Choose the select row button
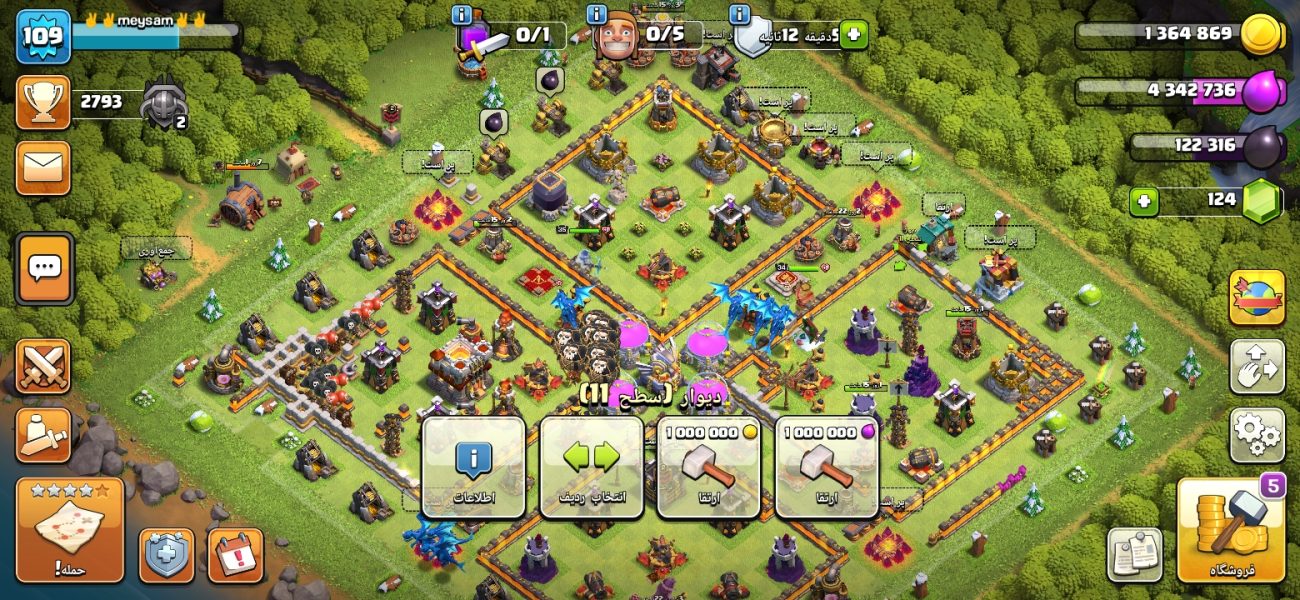 pos(591,467)
